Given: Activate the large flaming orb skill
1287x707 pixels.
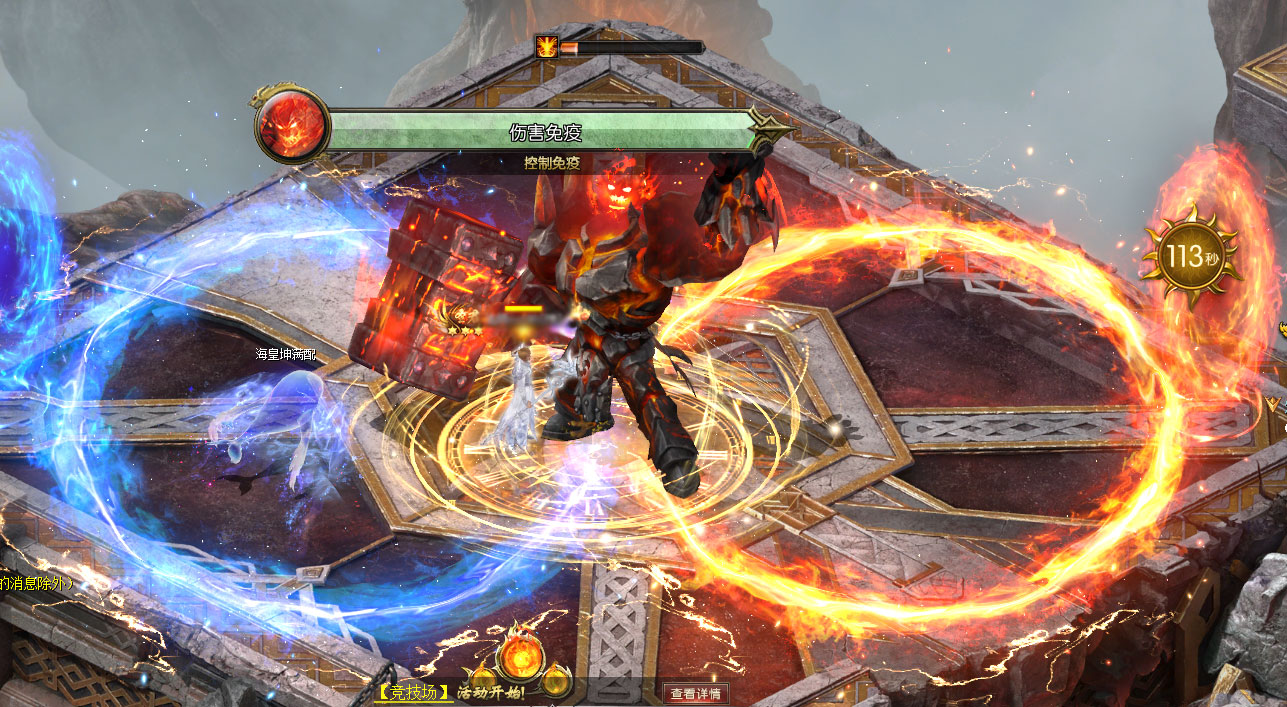Looking at the screenshot, I should click(521, 654).
